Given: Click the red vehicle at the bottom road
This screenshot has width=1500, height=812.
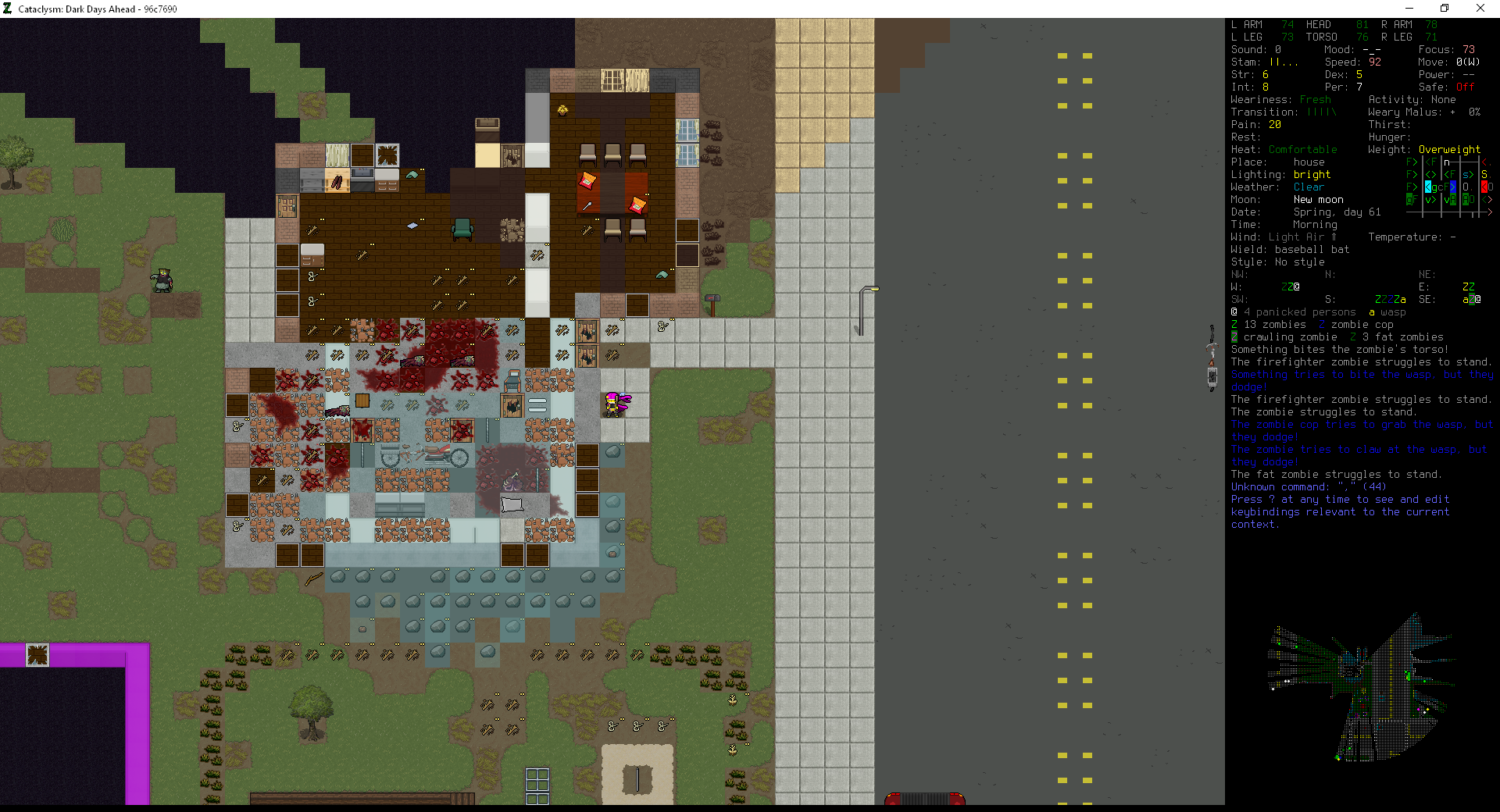Looking at the screenshot, I should [x=925, y=800].
